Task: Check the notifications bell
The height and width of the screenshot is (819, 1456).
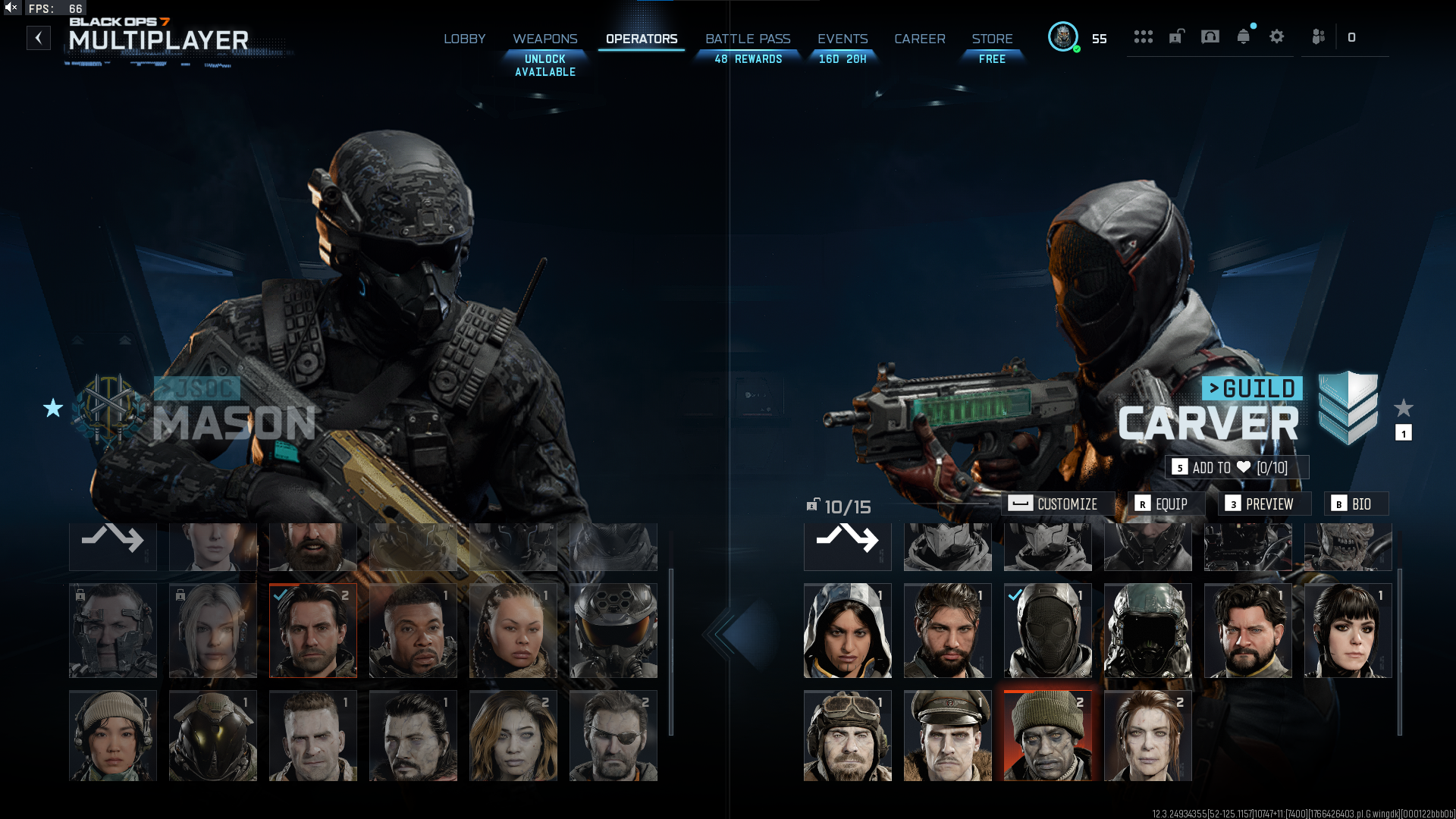Action: tap(1244, 37)
